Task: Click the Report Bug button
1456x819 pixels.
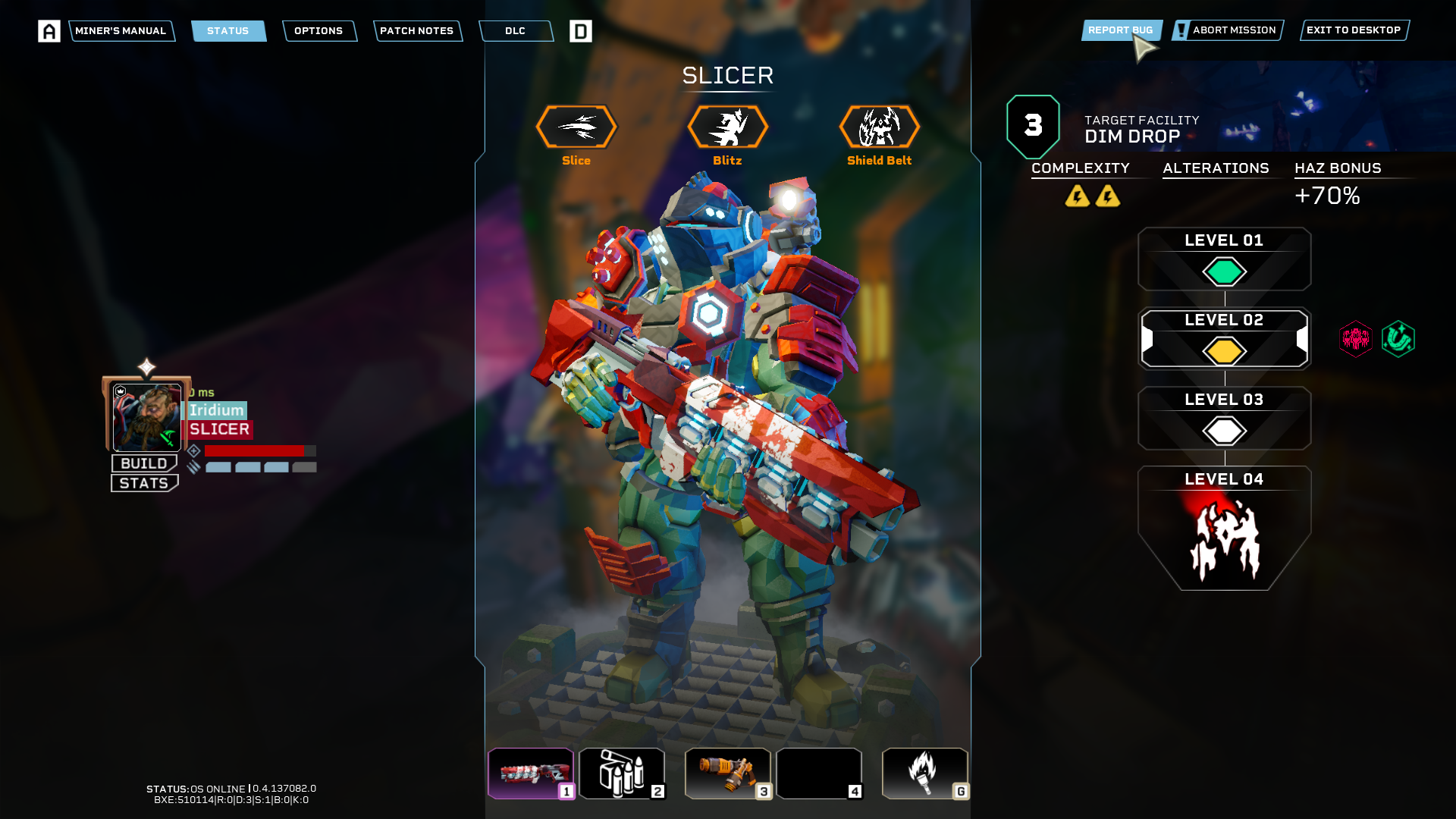Action: [x=1120, y=30]
